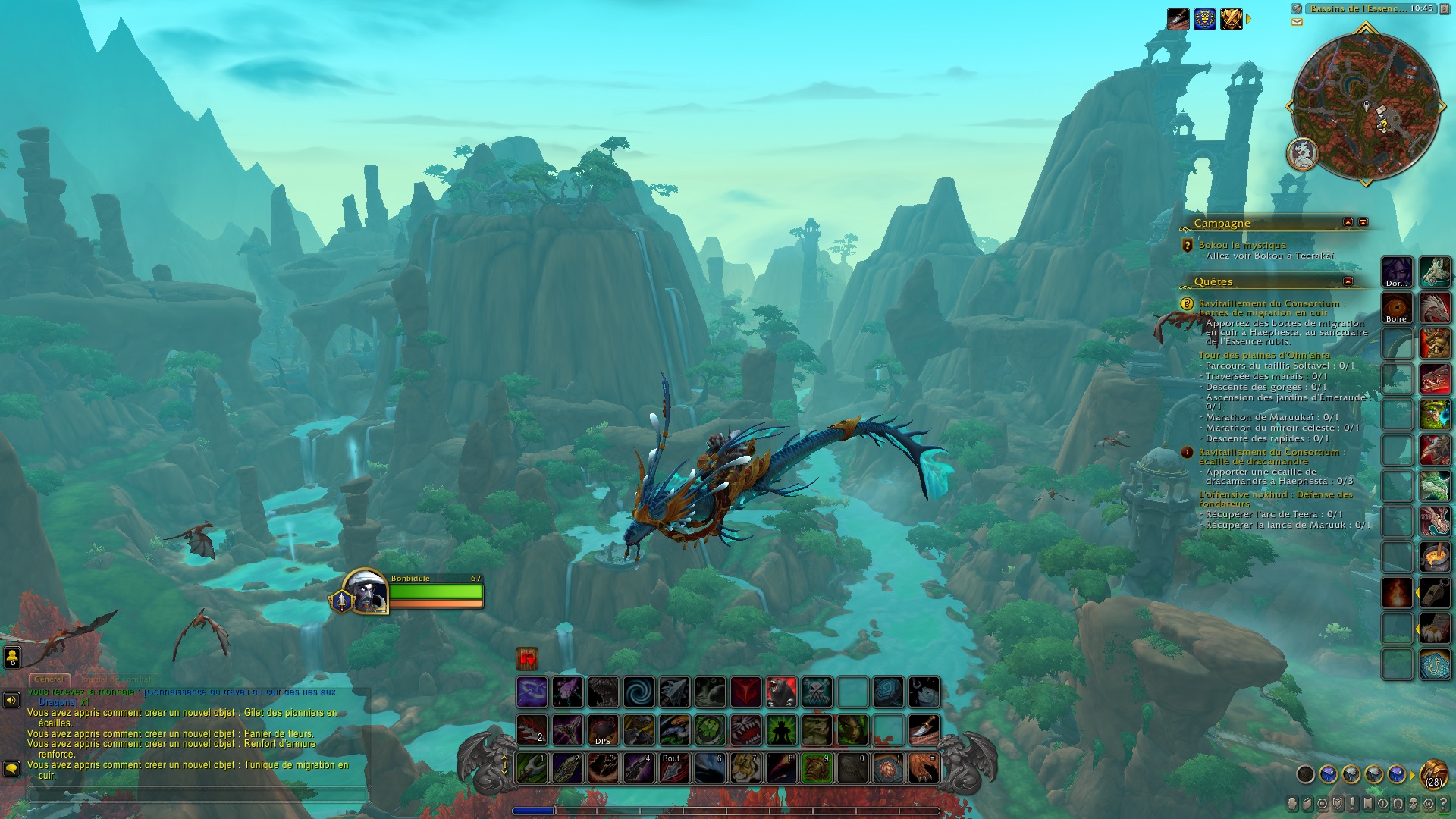Collapse the Quêtes section arrow
This screenshot has height=819, width=1456.
(1348, 282)
